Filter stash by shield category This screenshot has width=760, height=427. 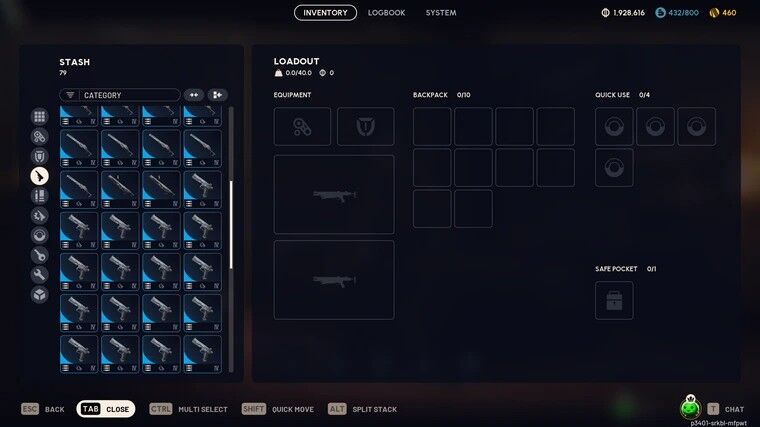pos(39,157)
